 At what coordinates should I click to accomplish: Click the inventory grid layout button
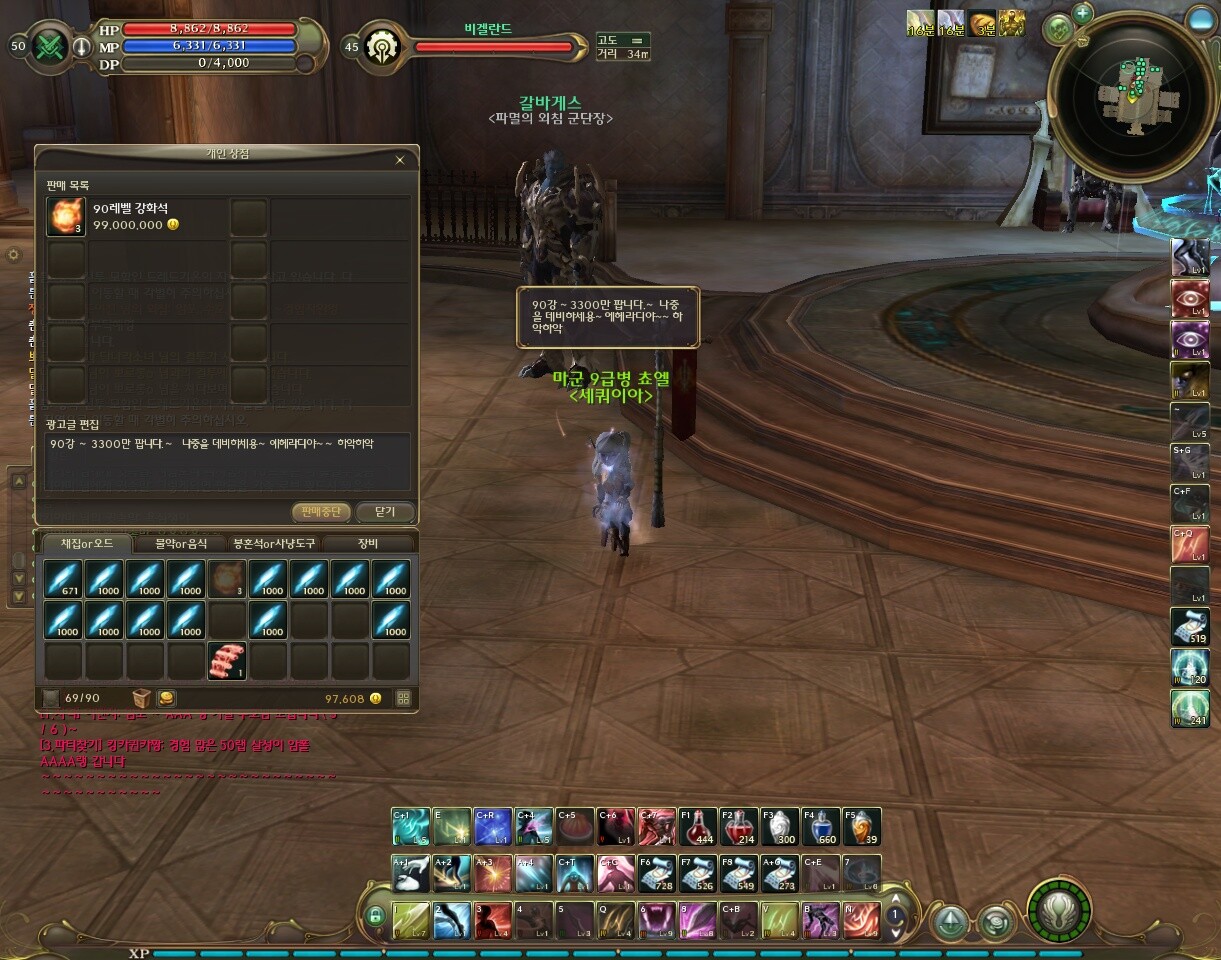pos(404,698)
